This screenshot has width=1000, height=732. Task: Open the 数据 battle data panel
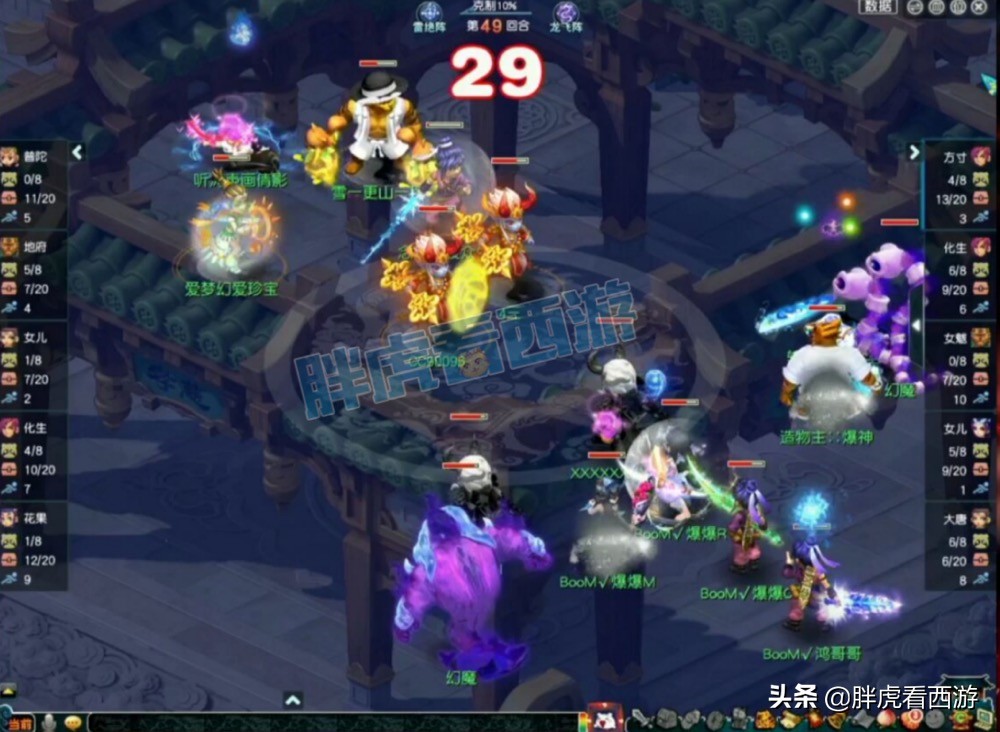(x=881, y=7)
